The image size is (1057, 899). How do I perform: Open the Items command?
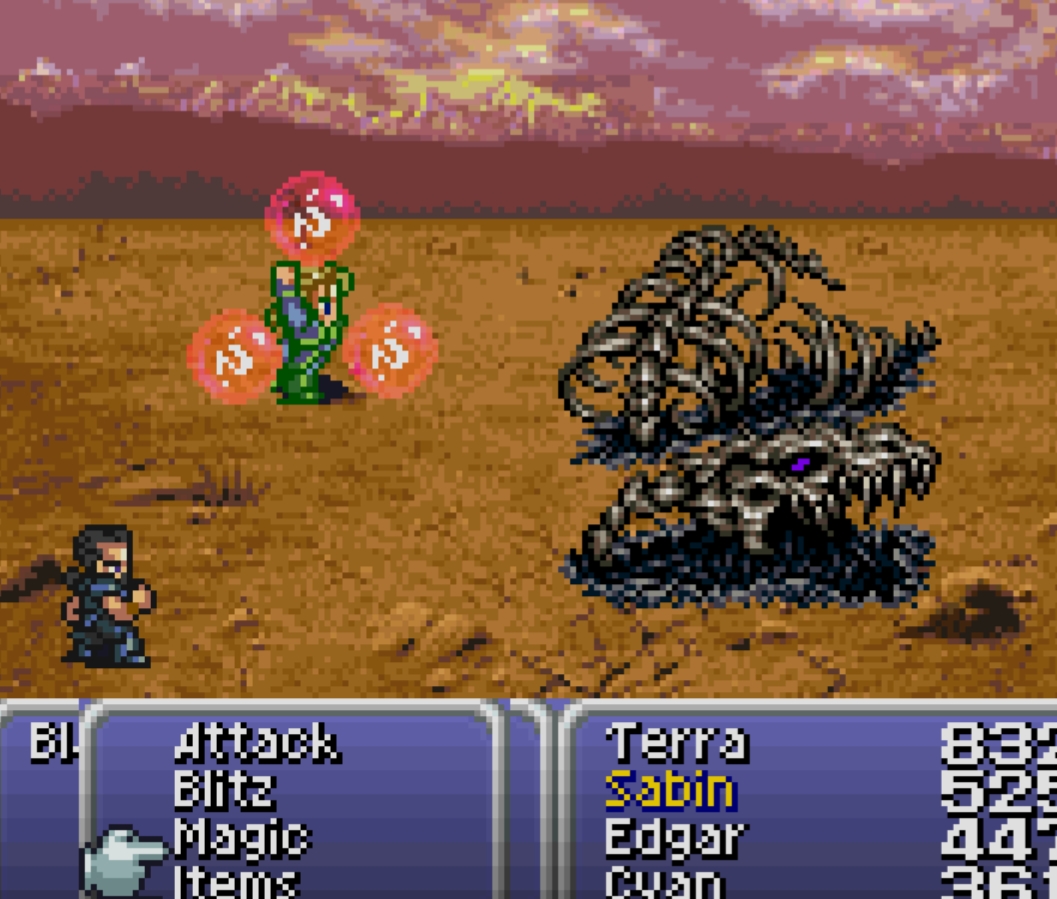(x=236, y=883)
